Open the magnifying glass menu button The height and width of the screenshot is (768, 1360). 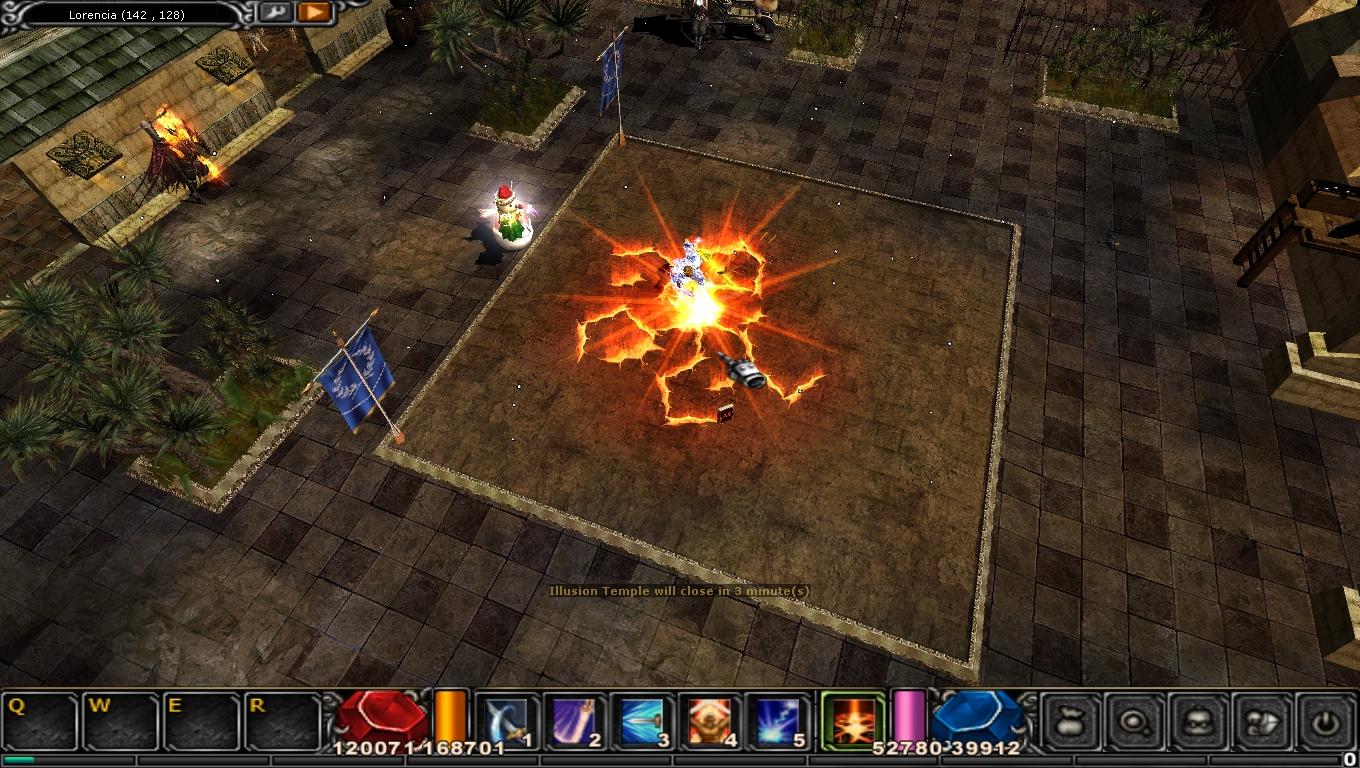click(1136, 721)
